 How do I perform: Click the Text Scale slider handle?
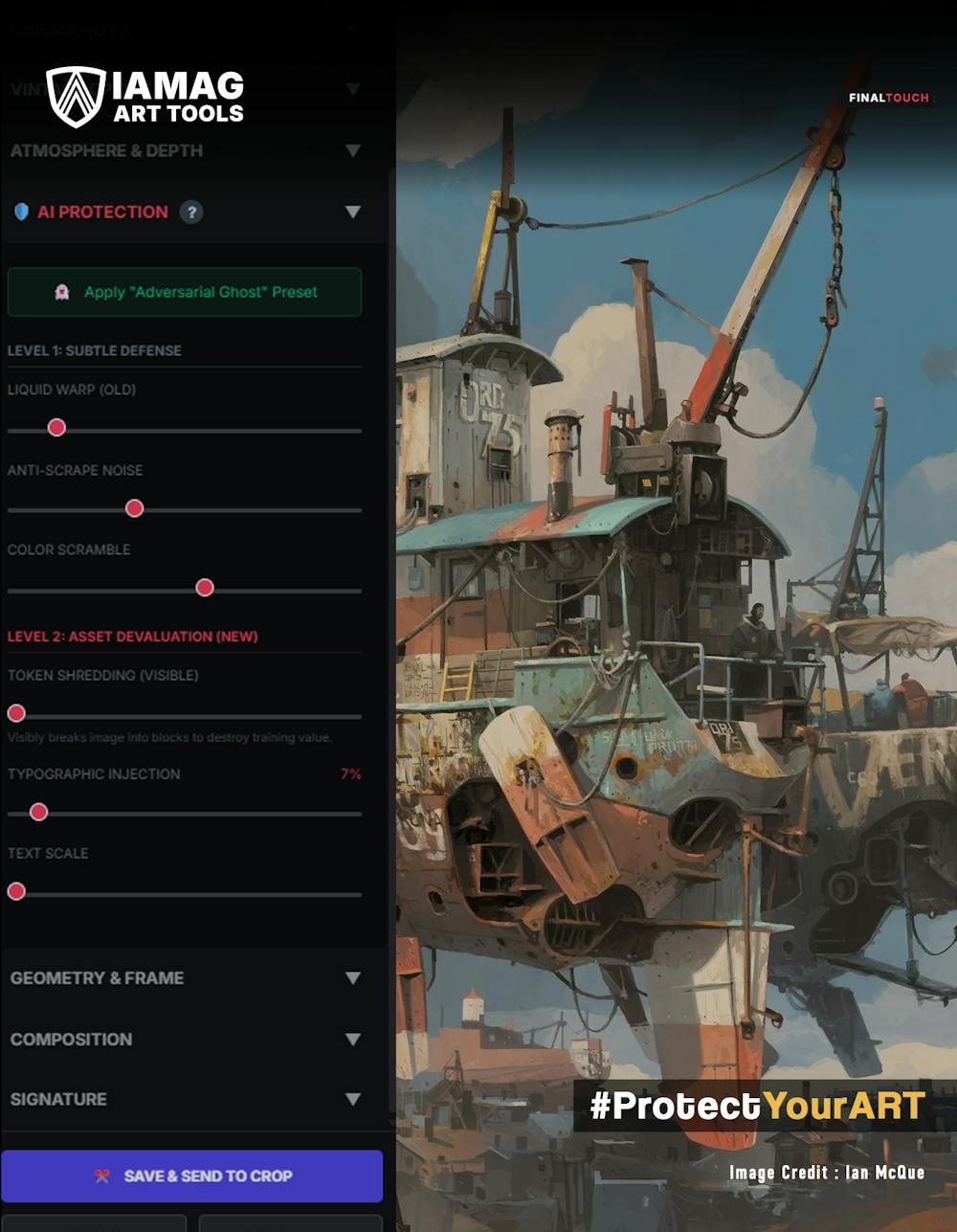(16, 892)
